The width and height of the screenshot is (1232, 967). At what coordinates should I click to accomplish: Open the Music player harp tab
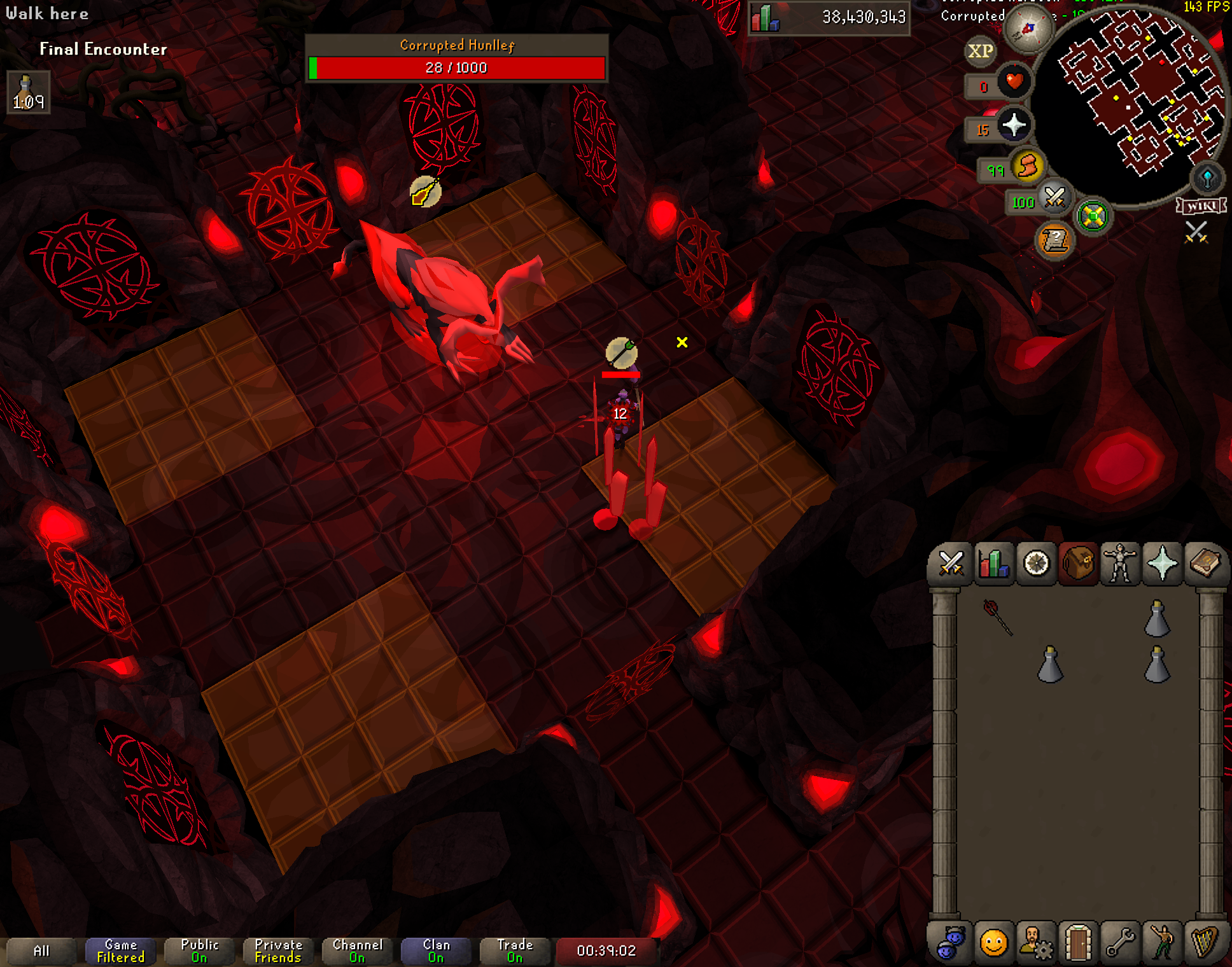(1205, 942)
